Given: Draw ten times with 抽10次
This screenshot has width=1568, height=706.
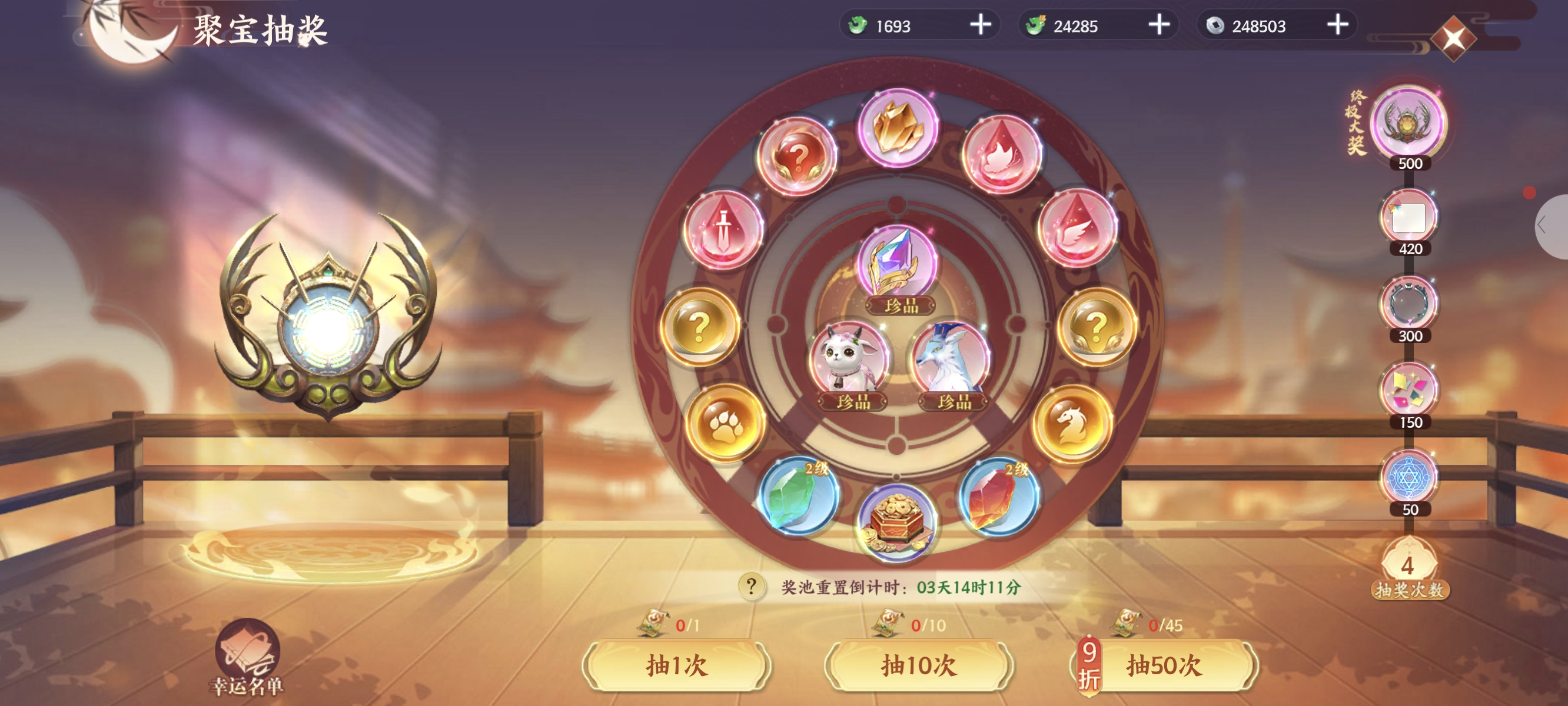Looking at the screenshot, I should 919,665.
